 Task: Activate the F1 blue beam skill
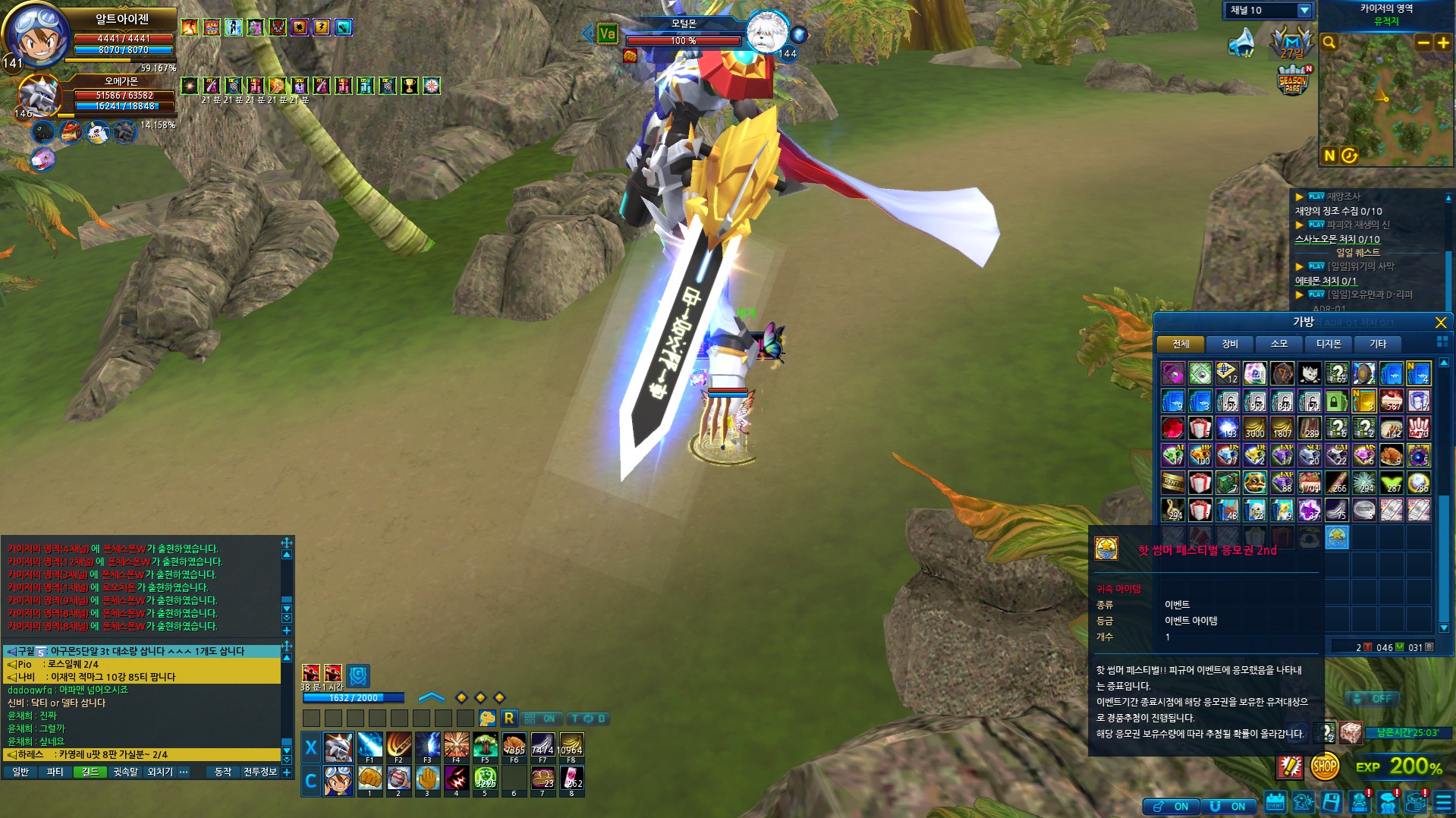[x=370, y=747]
